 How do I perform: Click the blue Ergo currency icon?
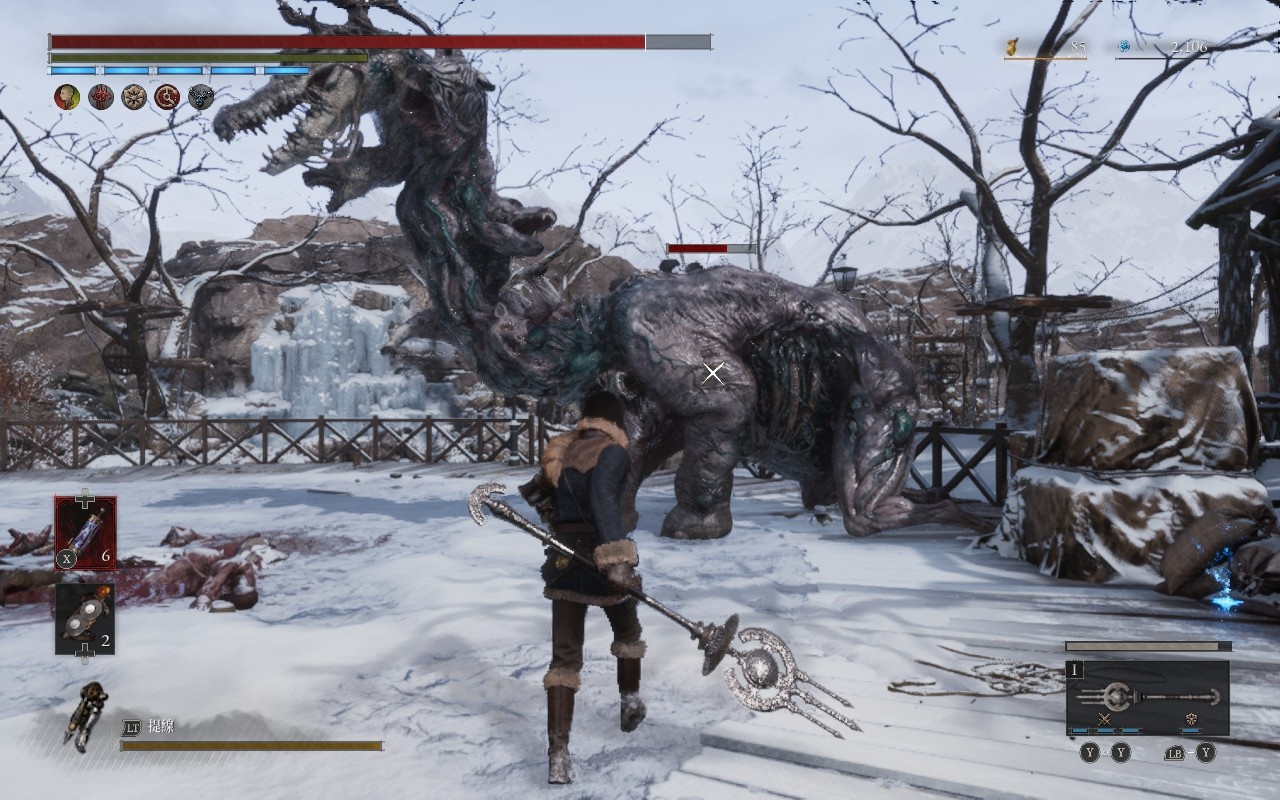coord(1124,46)
